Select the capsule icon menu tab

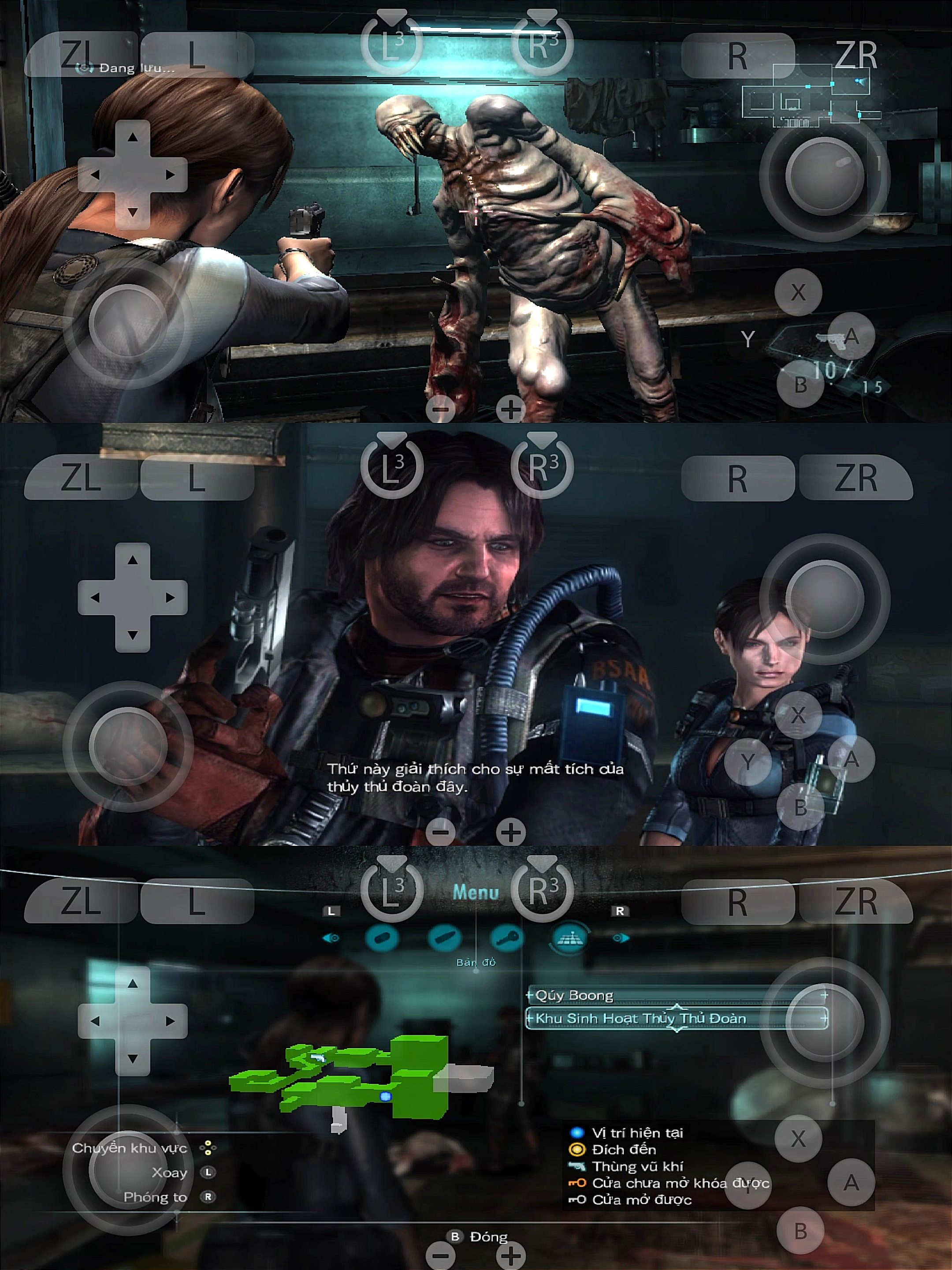[382, 938]
